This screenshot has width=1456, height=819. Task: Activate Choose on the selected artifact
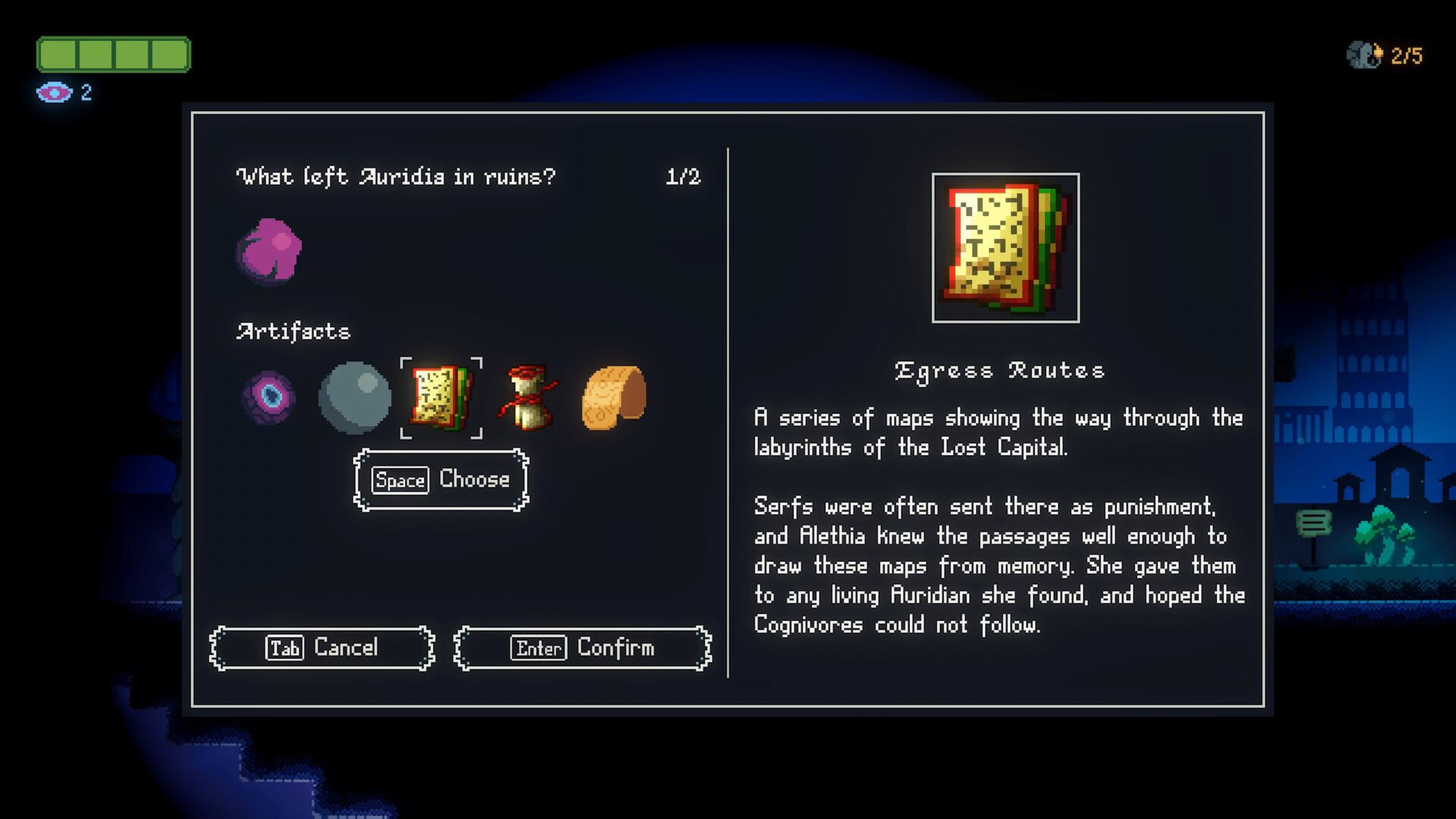point(441,479)
